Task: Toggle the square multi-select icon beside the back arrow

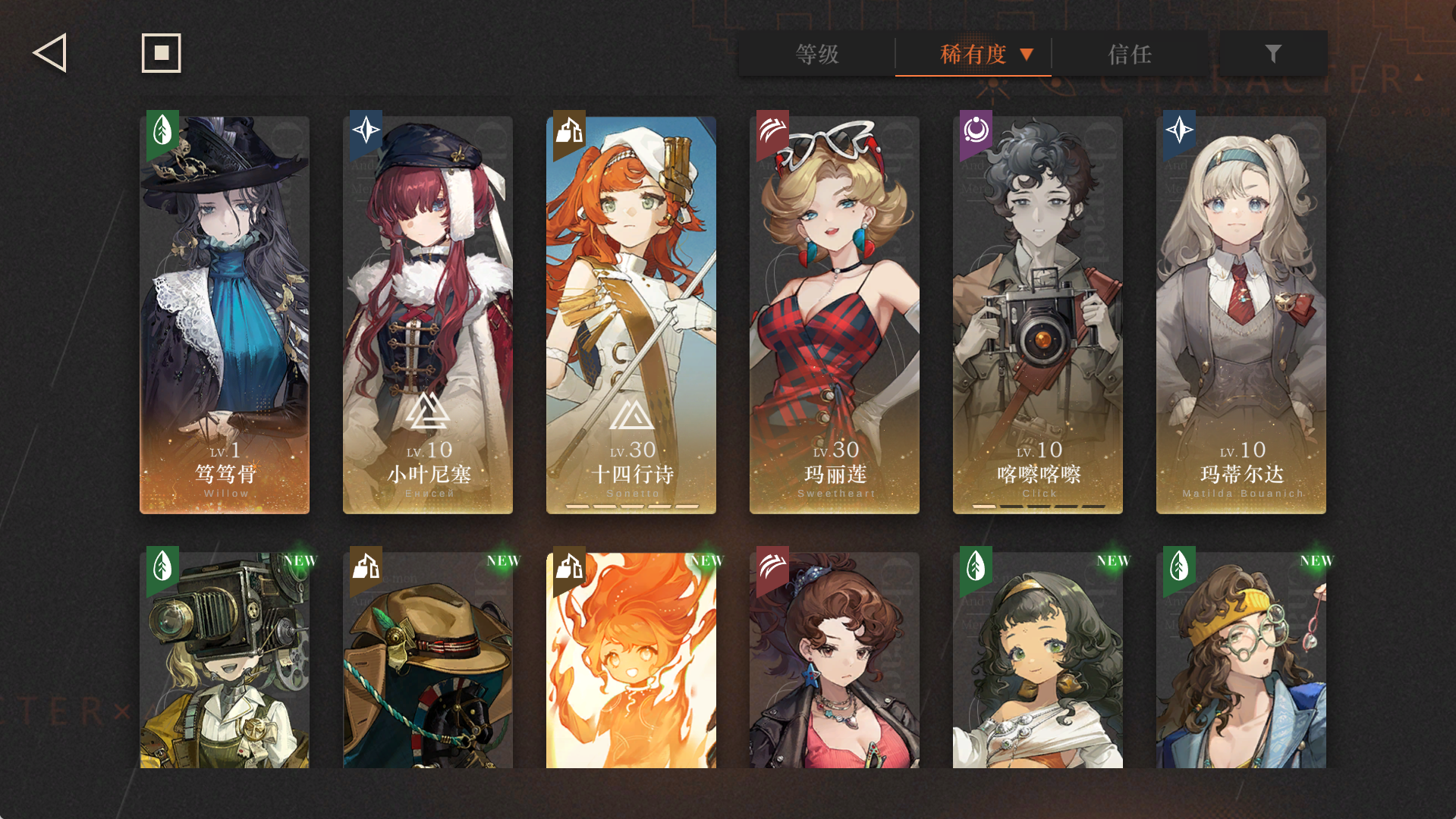Action: [161, 53]
